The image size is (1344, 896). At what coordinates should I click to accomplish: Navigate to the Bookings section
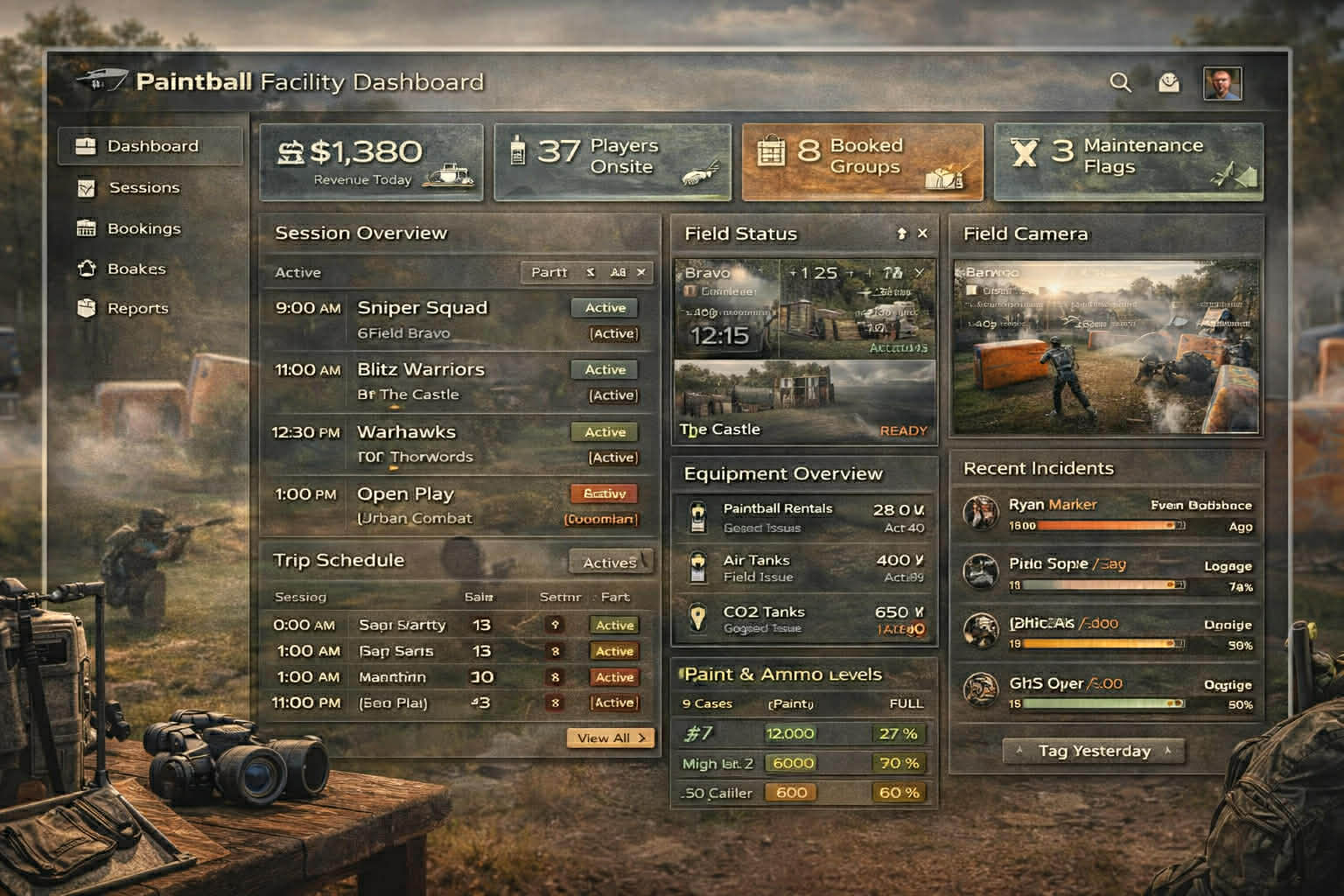click(144, 228)
